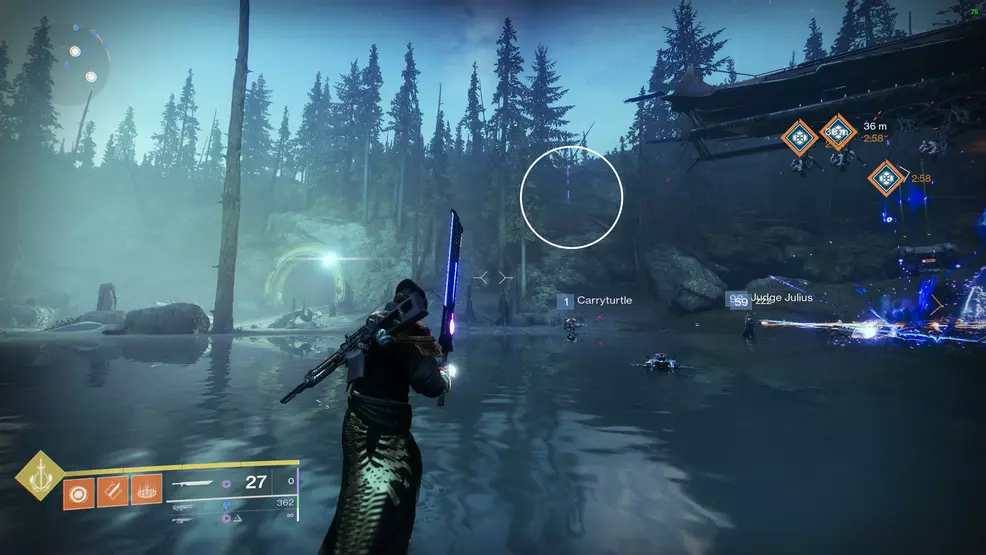Use the melee ability with the slash icon
986x555 pixels.
[x=113, y=492]
